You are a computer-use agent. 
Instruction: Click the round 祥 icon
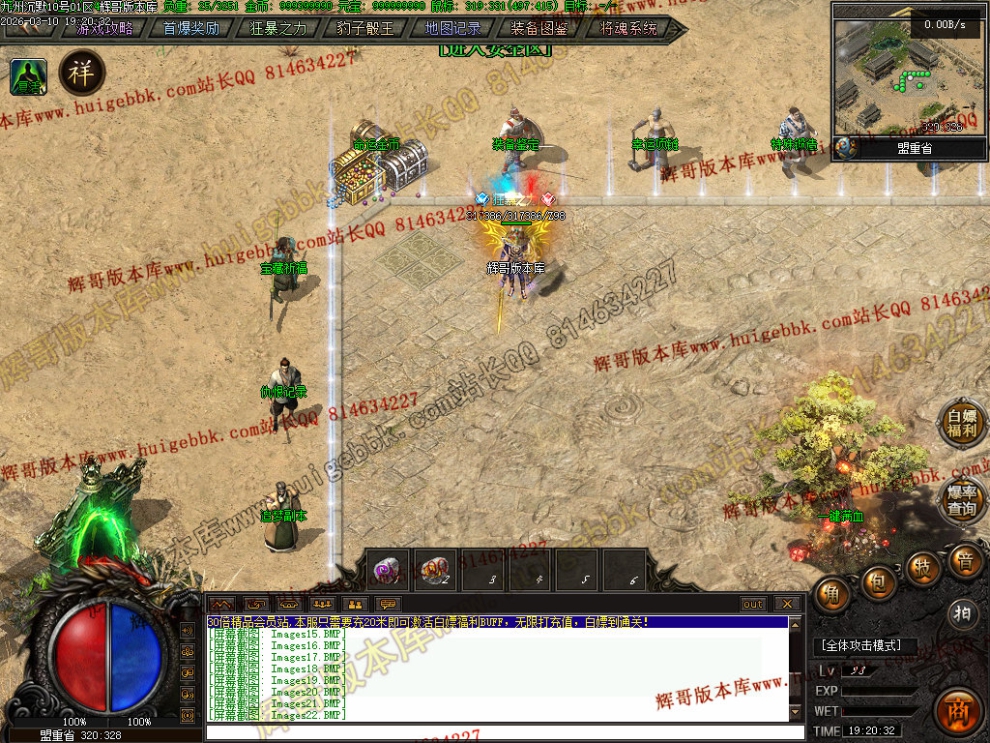(82, 72)
